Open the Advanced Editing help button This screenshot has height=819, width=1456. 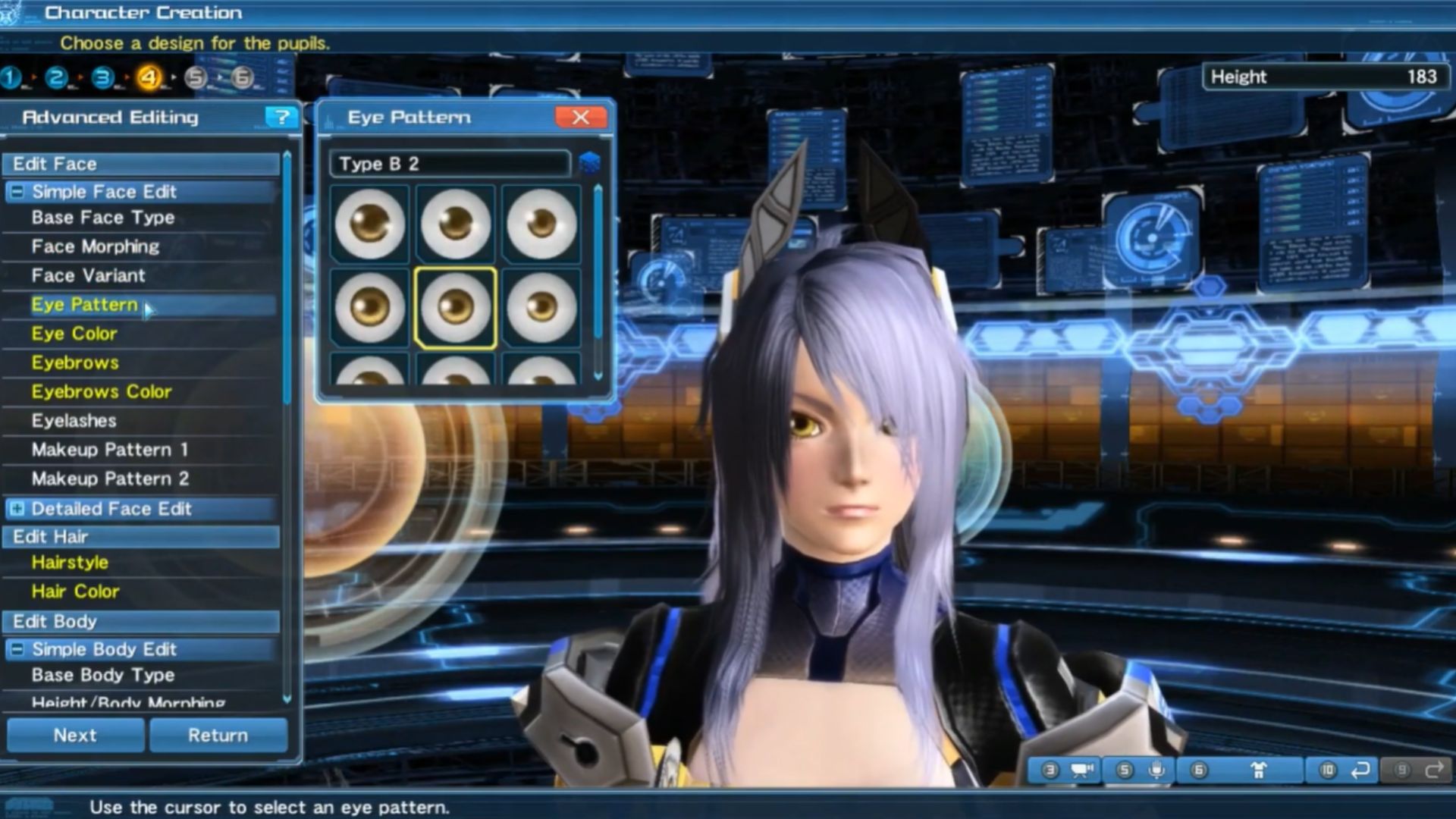pyautogui.click(x=281, y=118)
